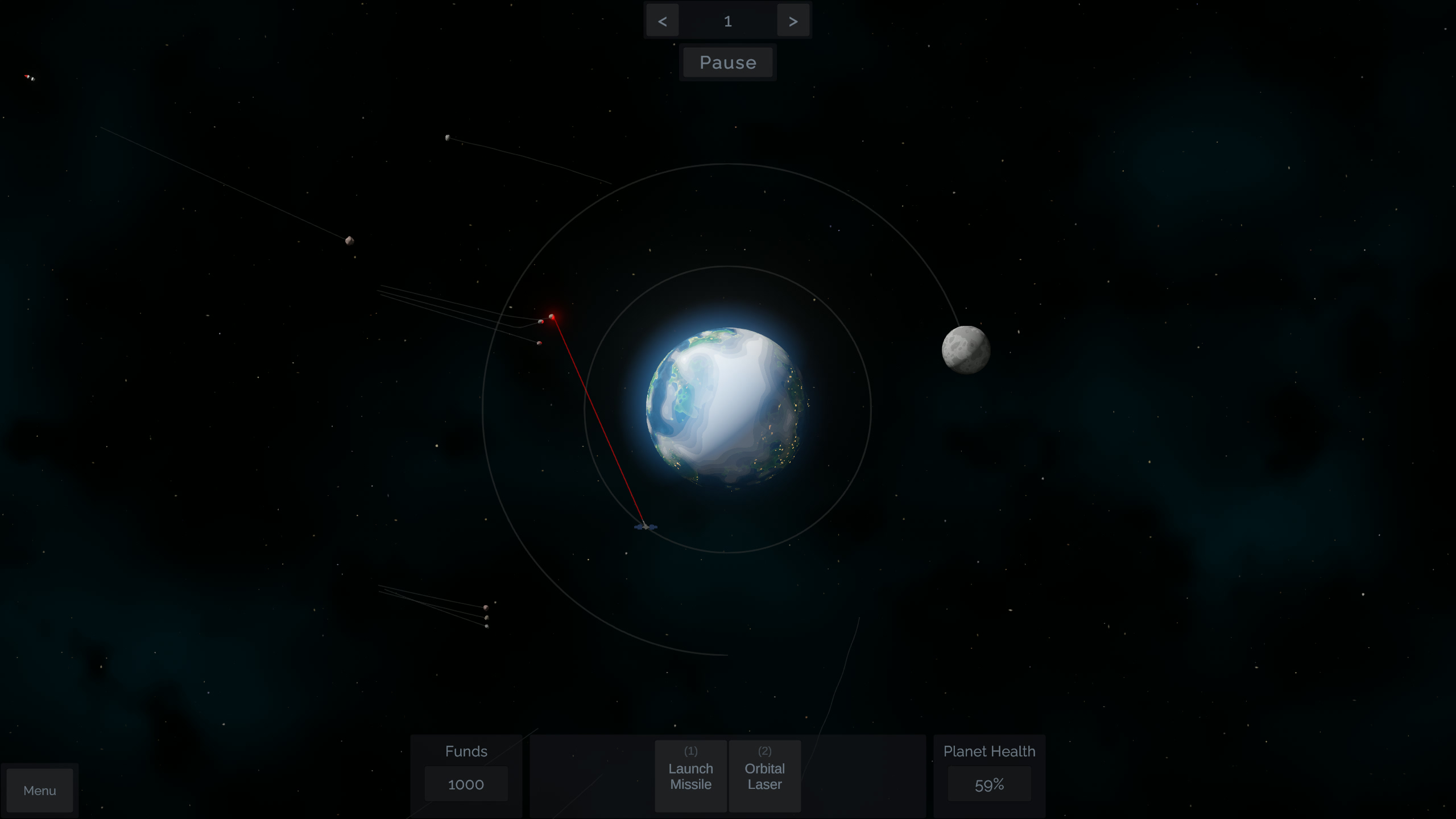1456x819 pixels.
Task: Click the Planet Health value of 59%
Action: (x=989, y=784)
